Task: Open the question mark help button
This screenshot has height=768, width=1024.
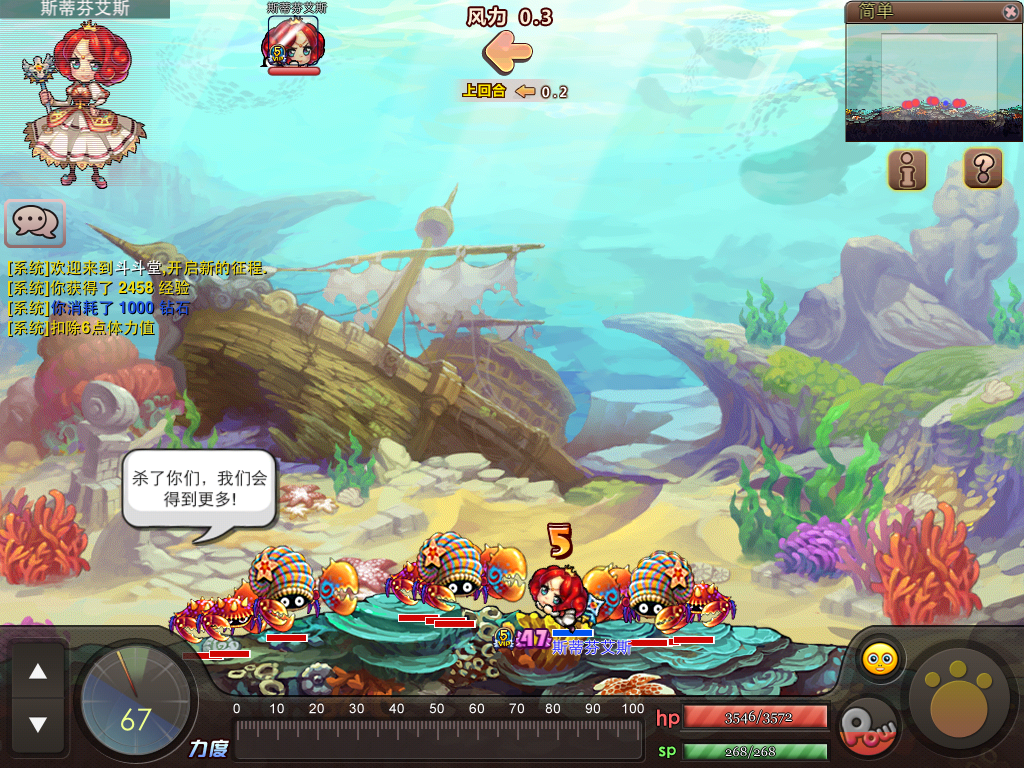Action: [x=983, y=167]
